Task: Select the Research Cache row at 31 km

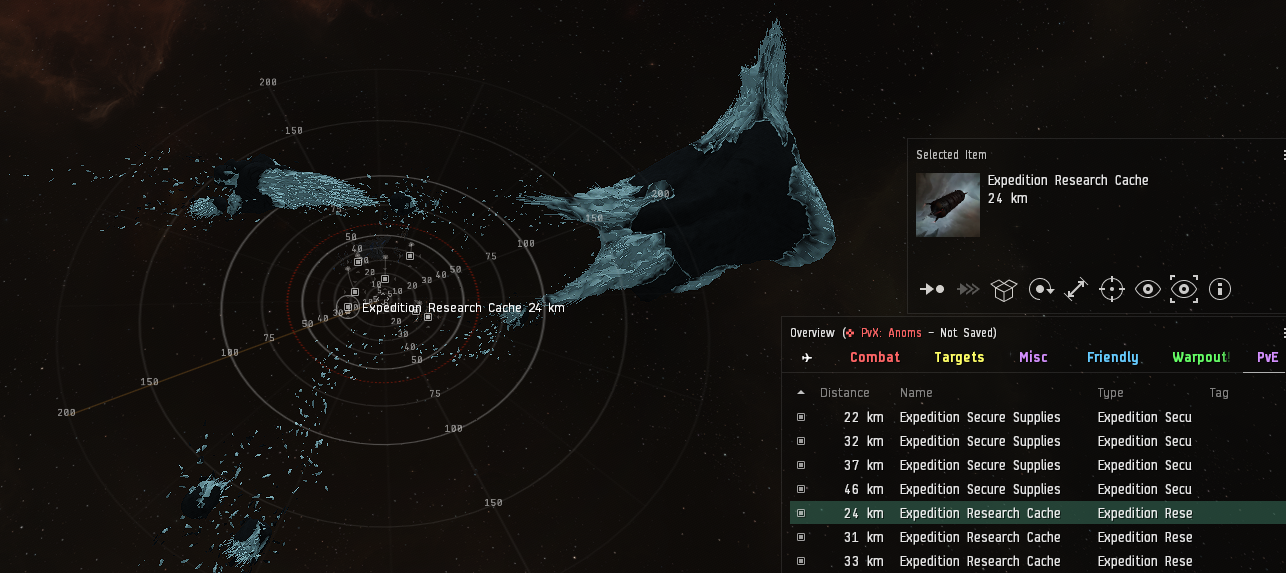Action: tap(980, 537)
